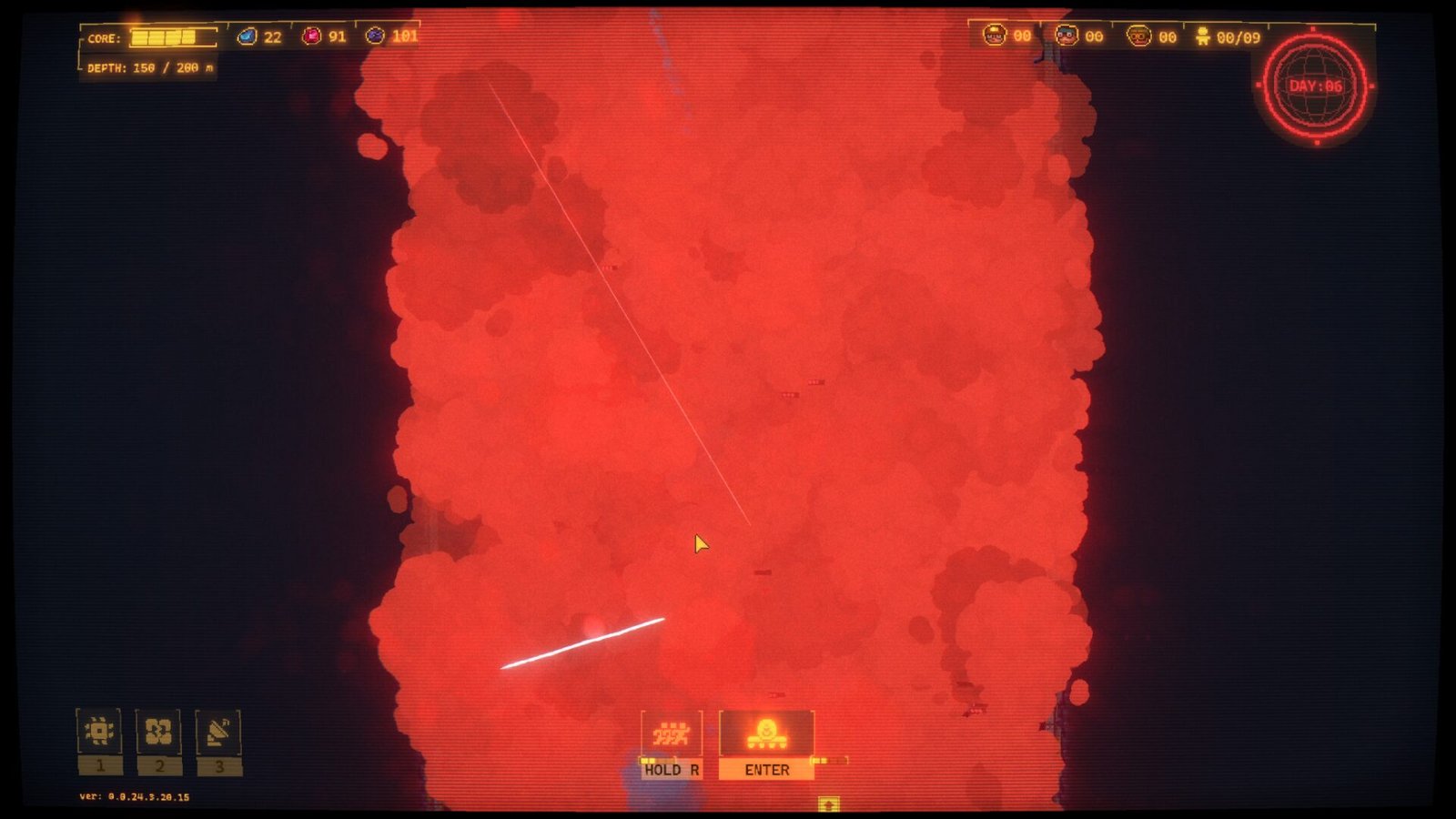The image size is (1456, 819).
Task: Click the yellow worker population icon
Action: (x=1203, y=36)
